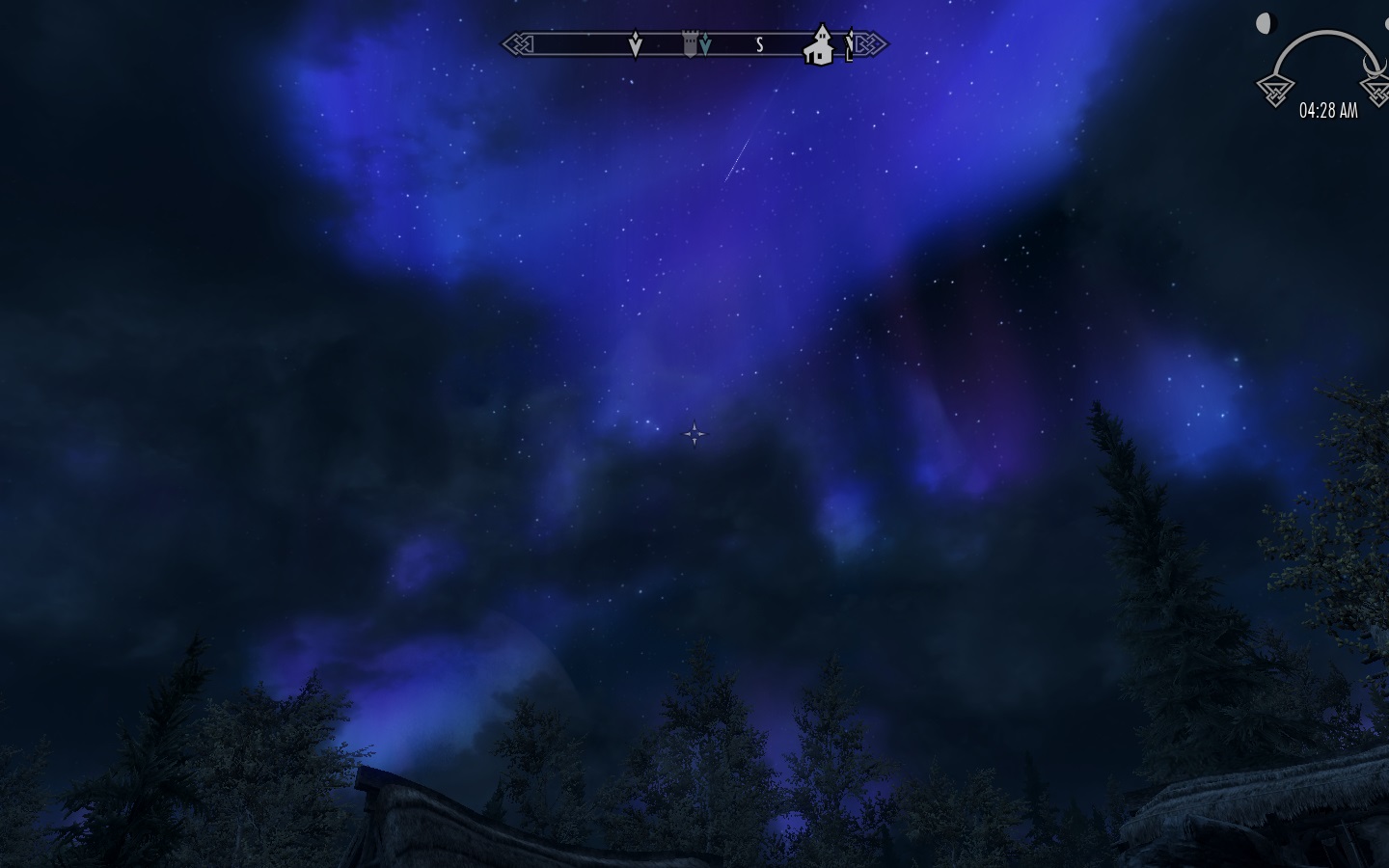Viewport: 1389px width, 868px height.
Task: Click the small marker right of the house icon
Action: [849, 44]
